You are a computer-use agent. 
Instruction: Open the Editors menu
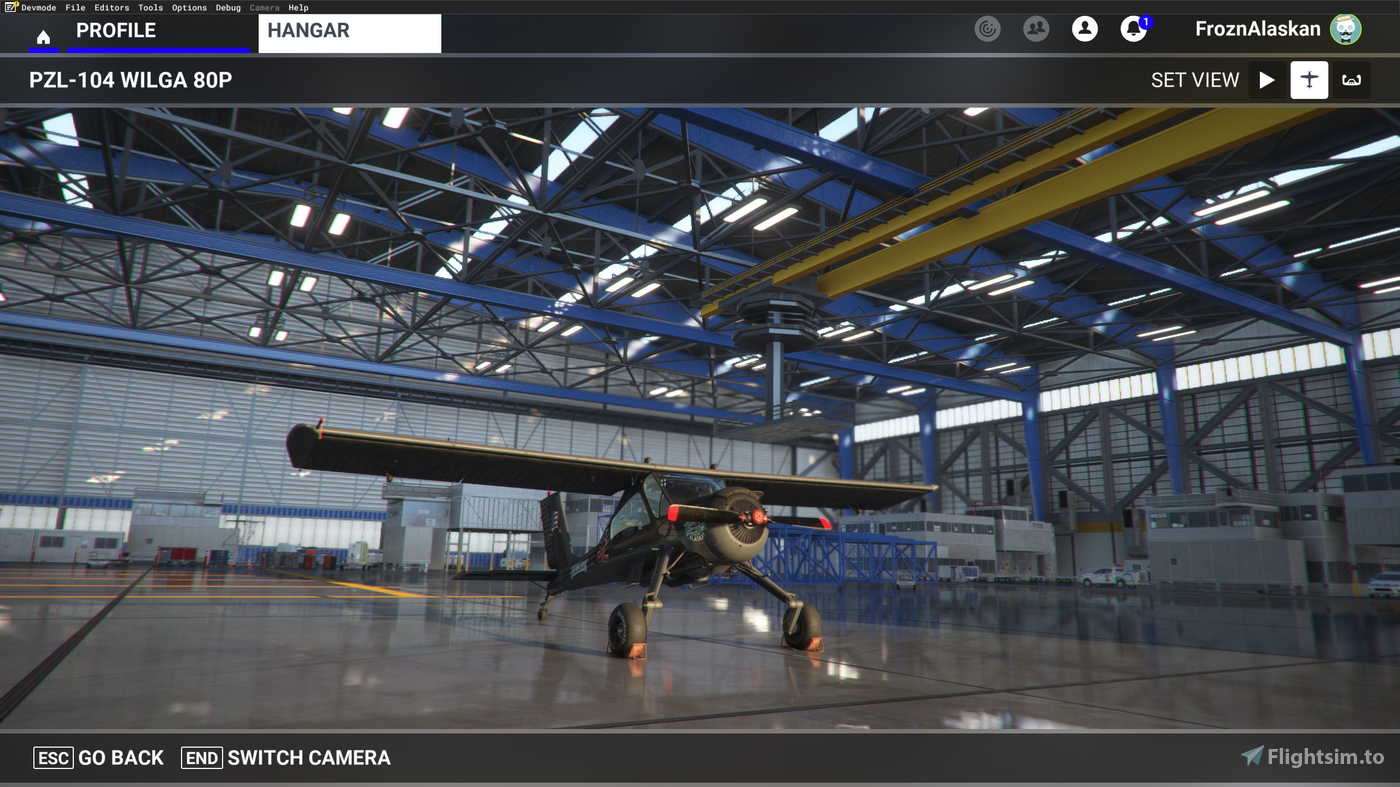point(111,7)
